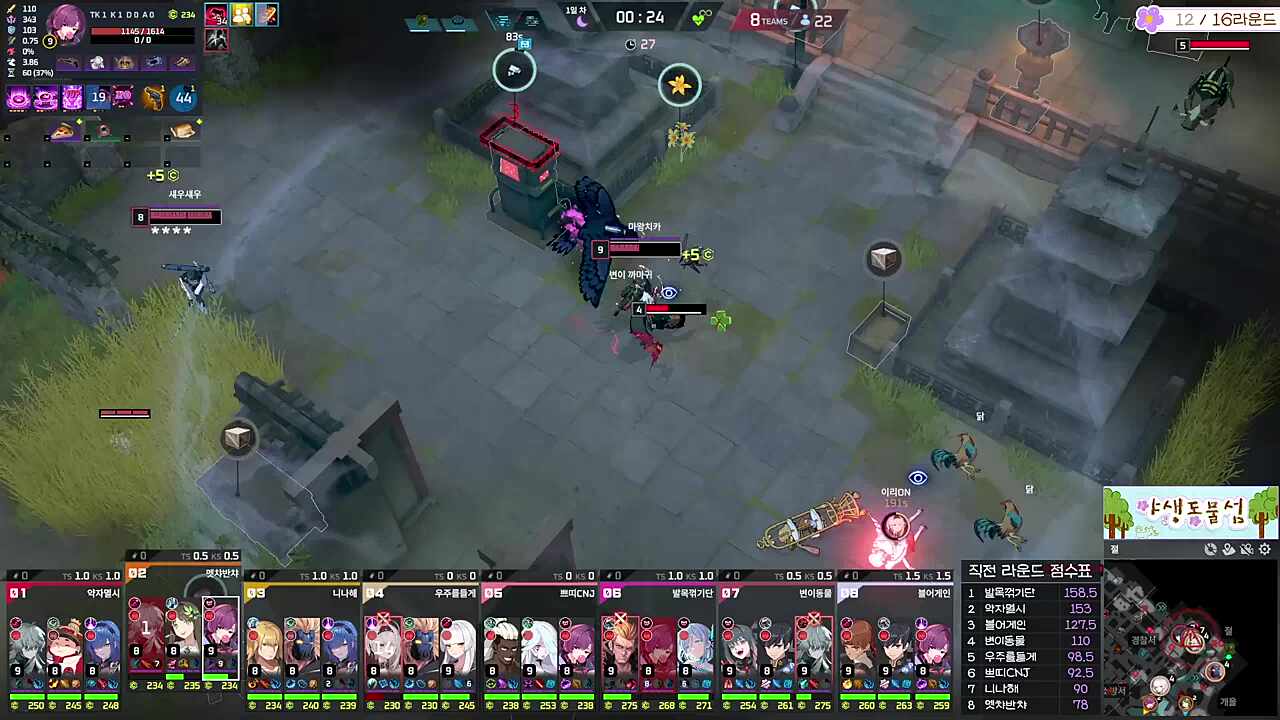This screenshot has width=1280, height=720.
Task: Click the location ping icon above the minimap
Action: (x=1228, y=549)
